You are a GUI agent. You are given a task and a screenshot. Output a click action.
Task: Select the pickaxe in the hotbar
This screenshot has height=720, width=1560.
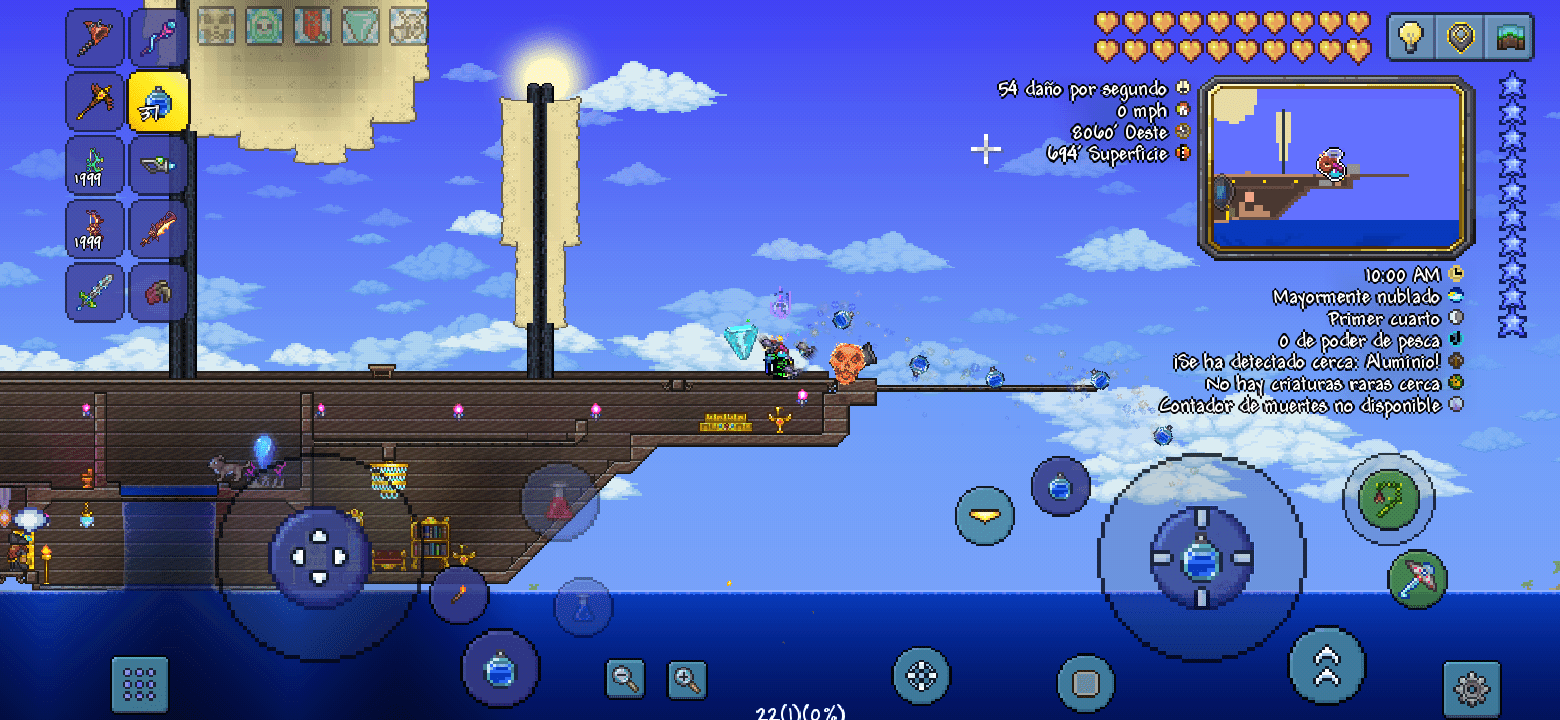click(95, 99)
